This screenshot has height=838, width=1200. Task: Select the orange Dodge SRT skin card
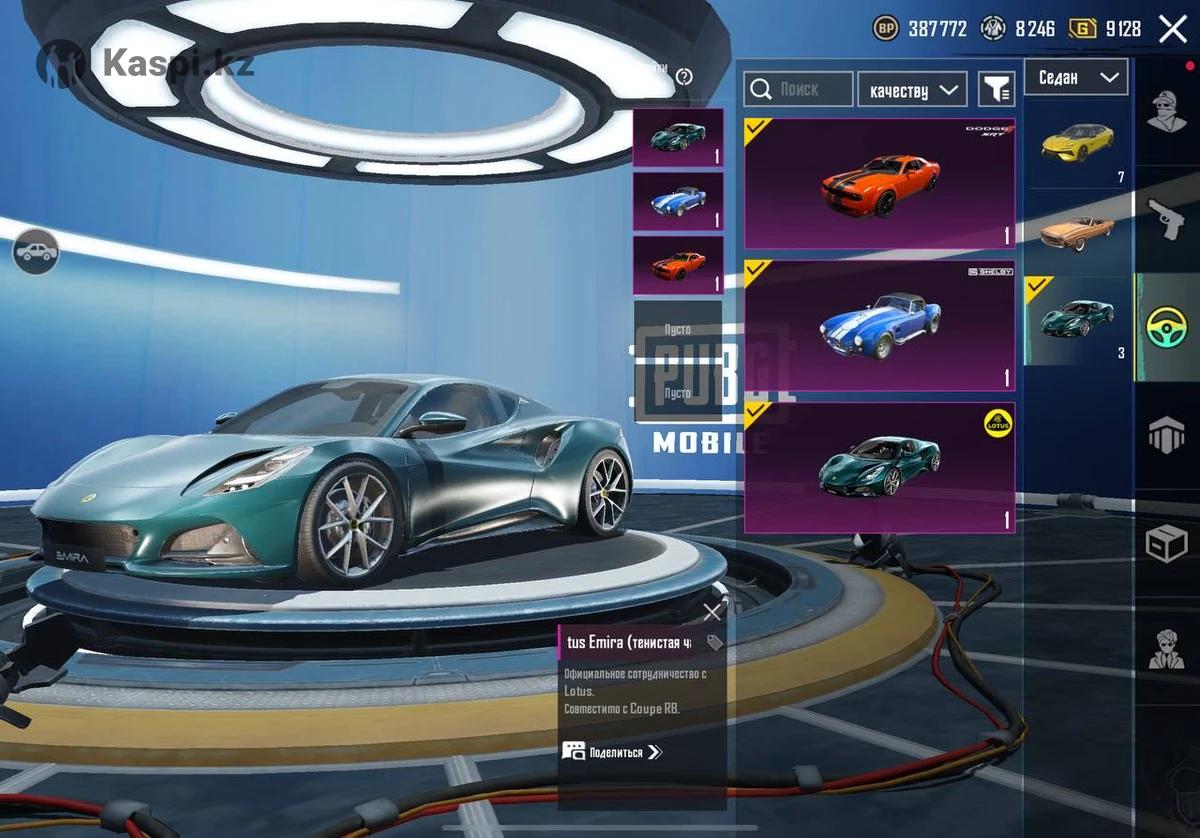tap(879, 184)
